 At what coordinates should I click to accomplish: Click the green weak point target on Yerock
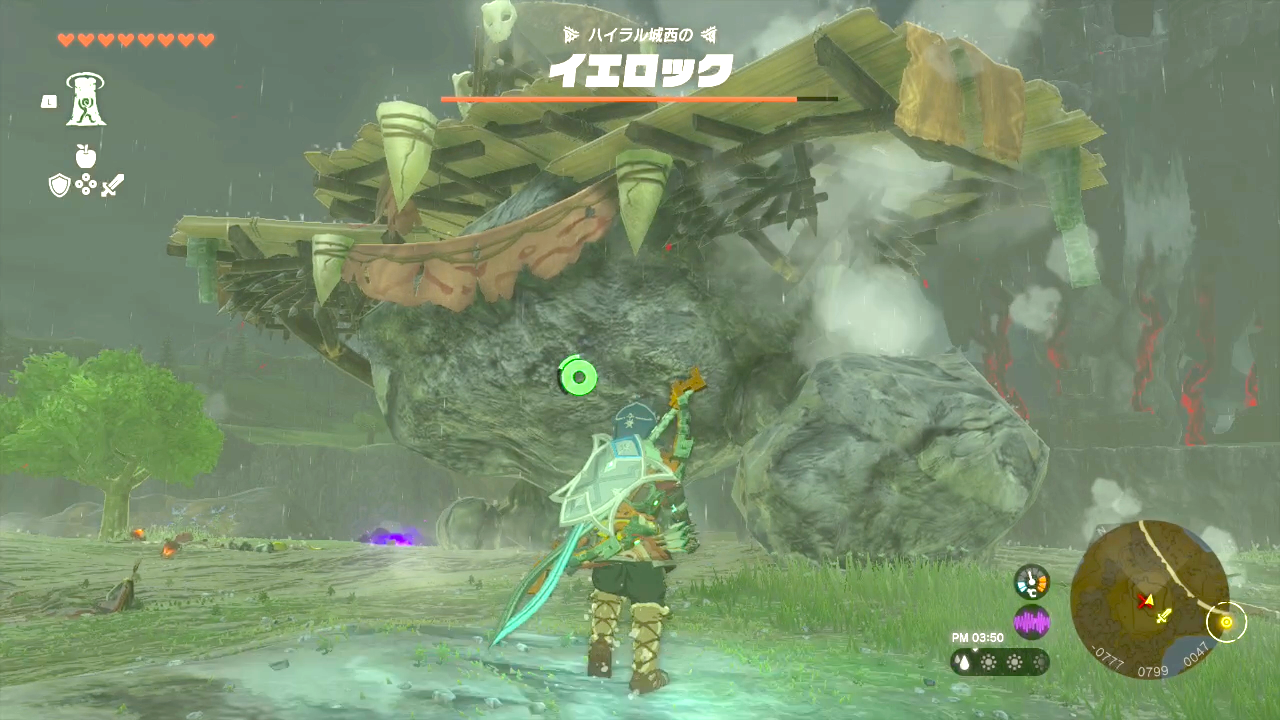[x=578, y=378]
